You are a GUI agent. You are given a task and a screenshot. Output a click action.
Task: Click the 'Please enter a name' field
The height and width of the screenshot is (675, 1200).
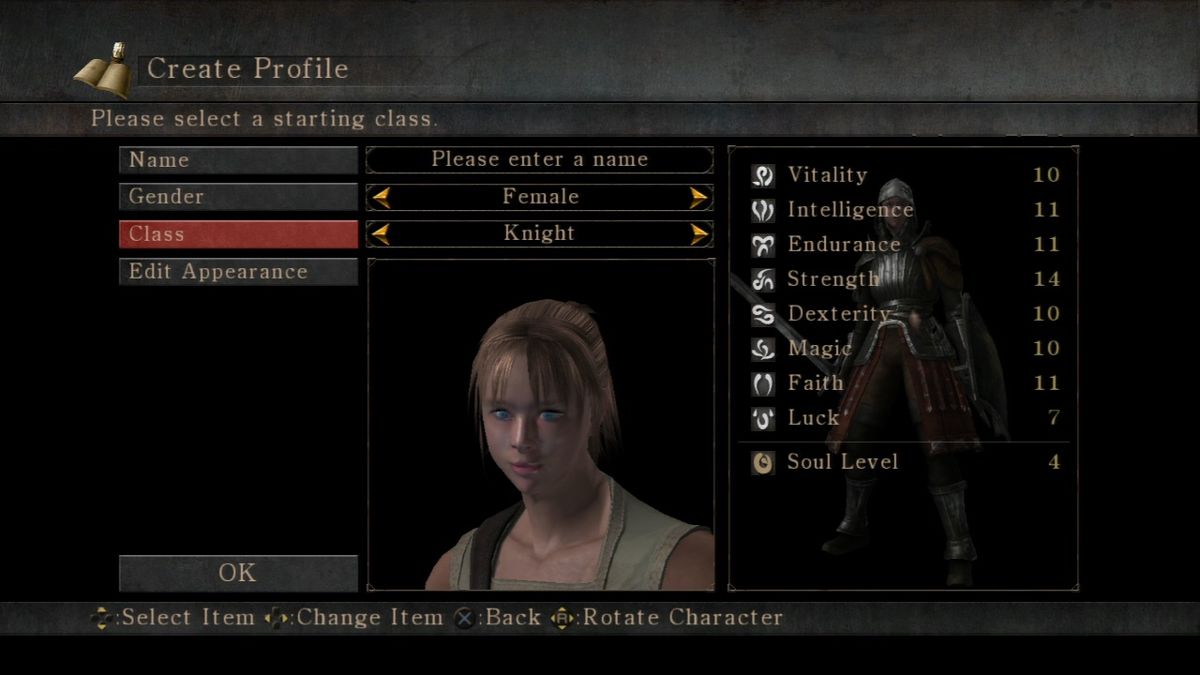point(540,160)
